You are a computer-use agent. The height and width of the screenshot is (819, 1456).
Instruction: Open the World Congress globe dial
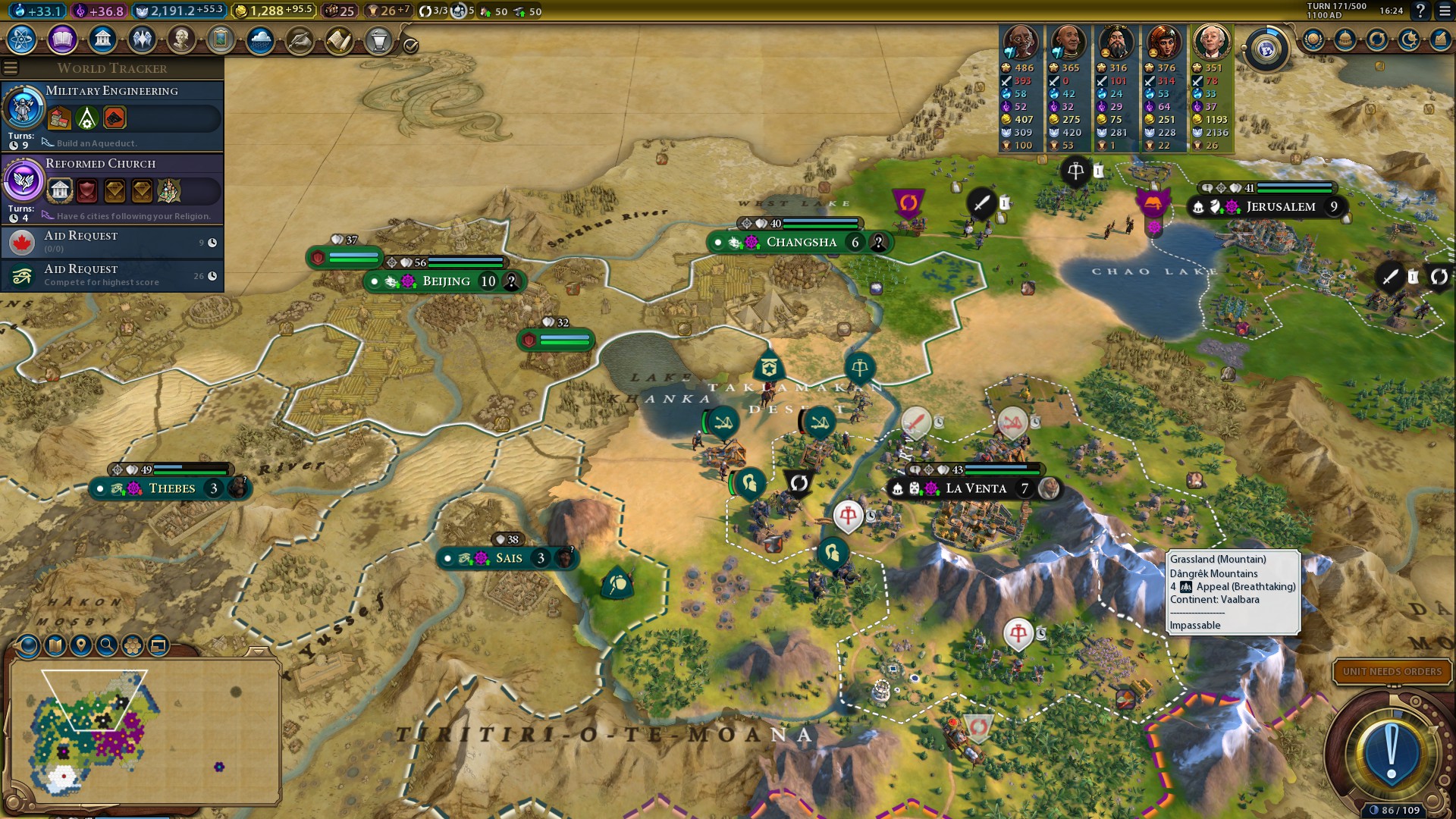1266,50
